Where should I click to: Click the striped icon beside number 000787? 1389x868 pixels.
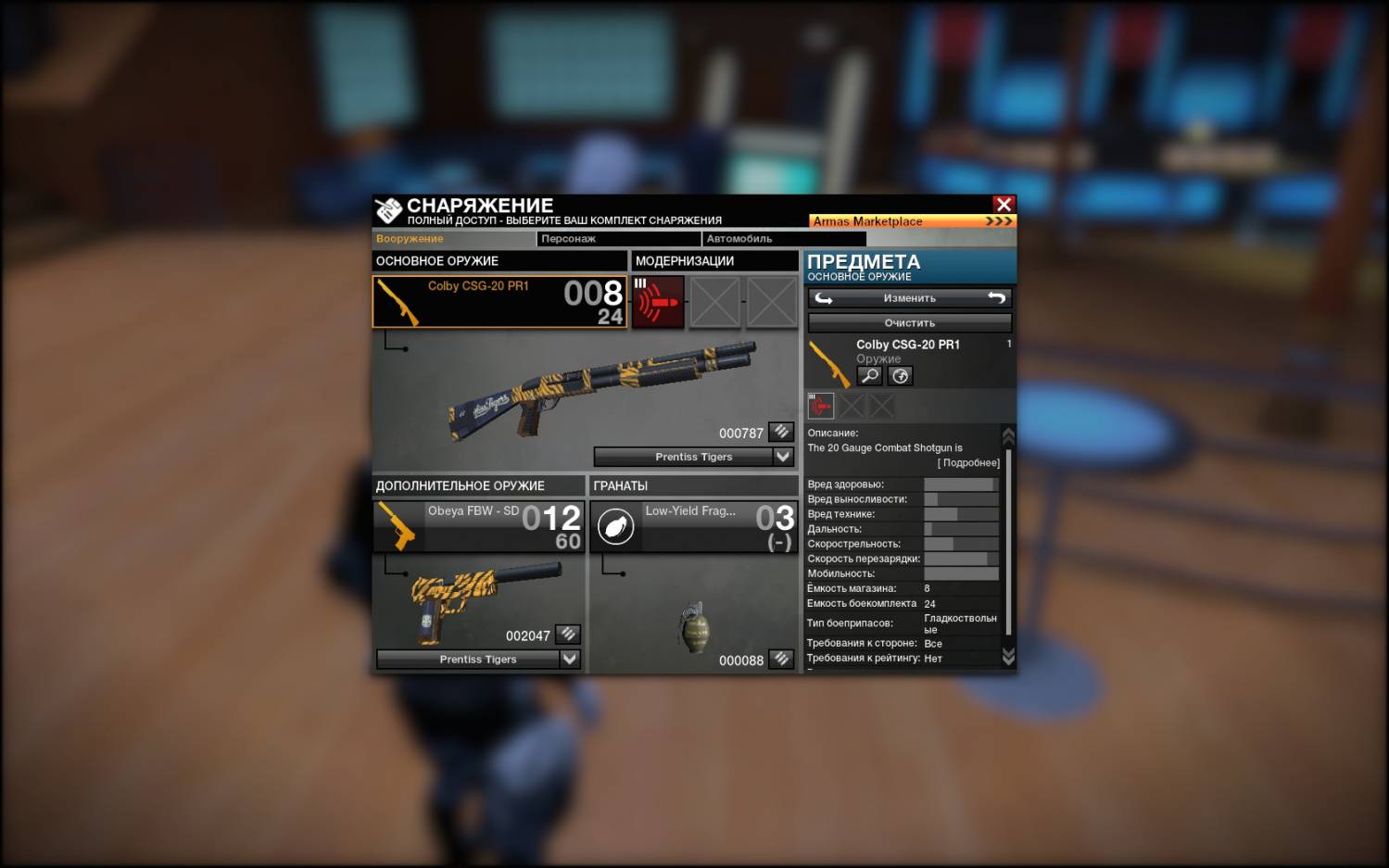pos(781,432)
